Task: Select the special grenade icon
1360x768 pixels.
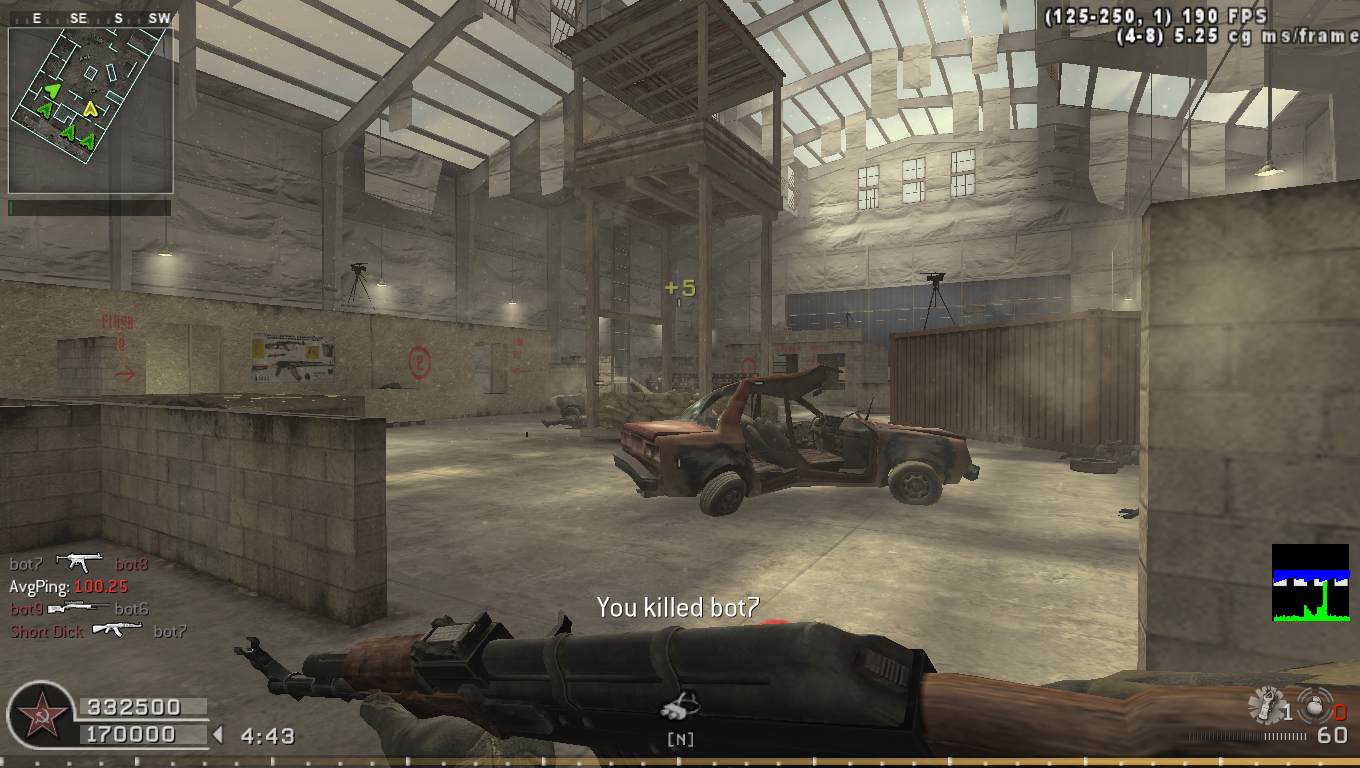Action: (1265, 706)
